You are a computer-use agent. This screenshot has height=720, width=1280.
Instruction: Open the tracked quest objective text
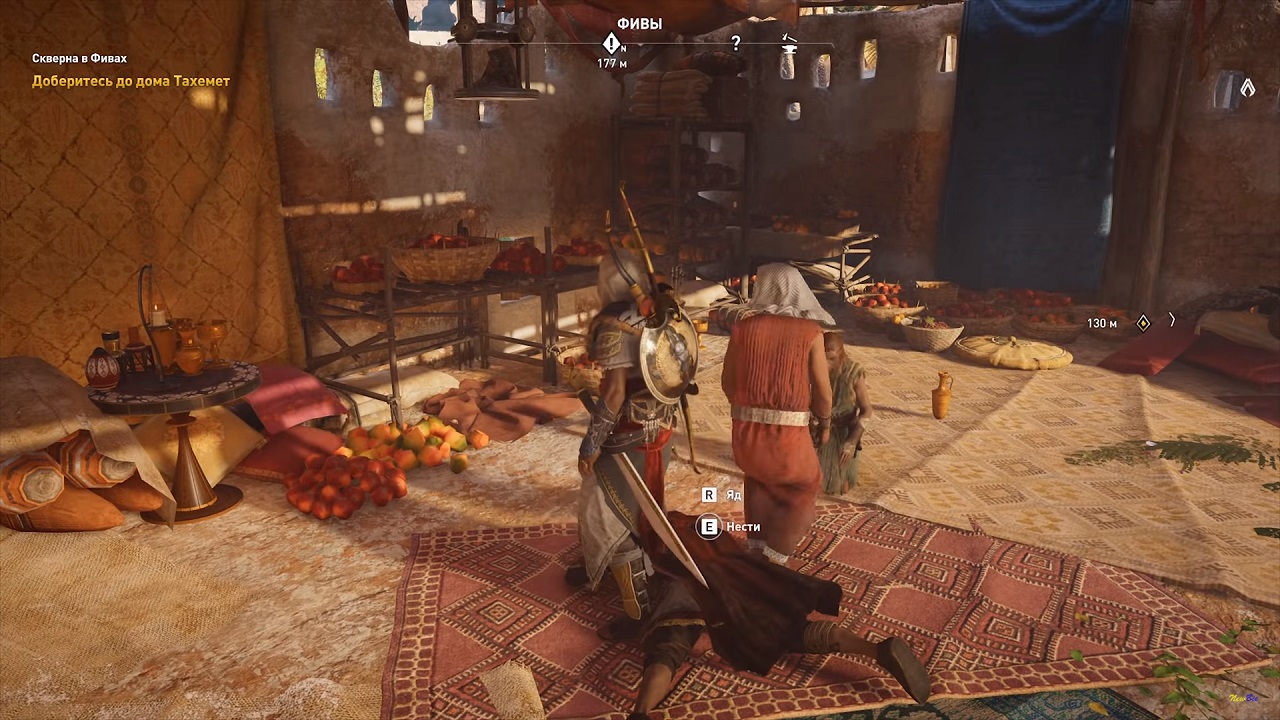(131, 81)
